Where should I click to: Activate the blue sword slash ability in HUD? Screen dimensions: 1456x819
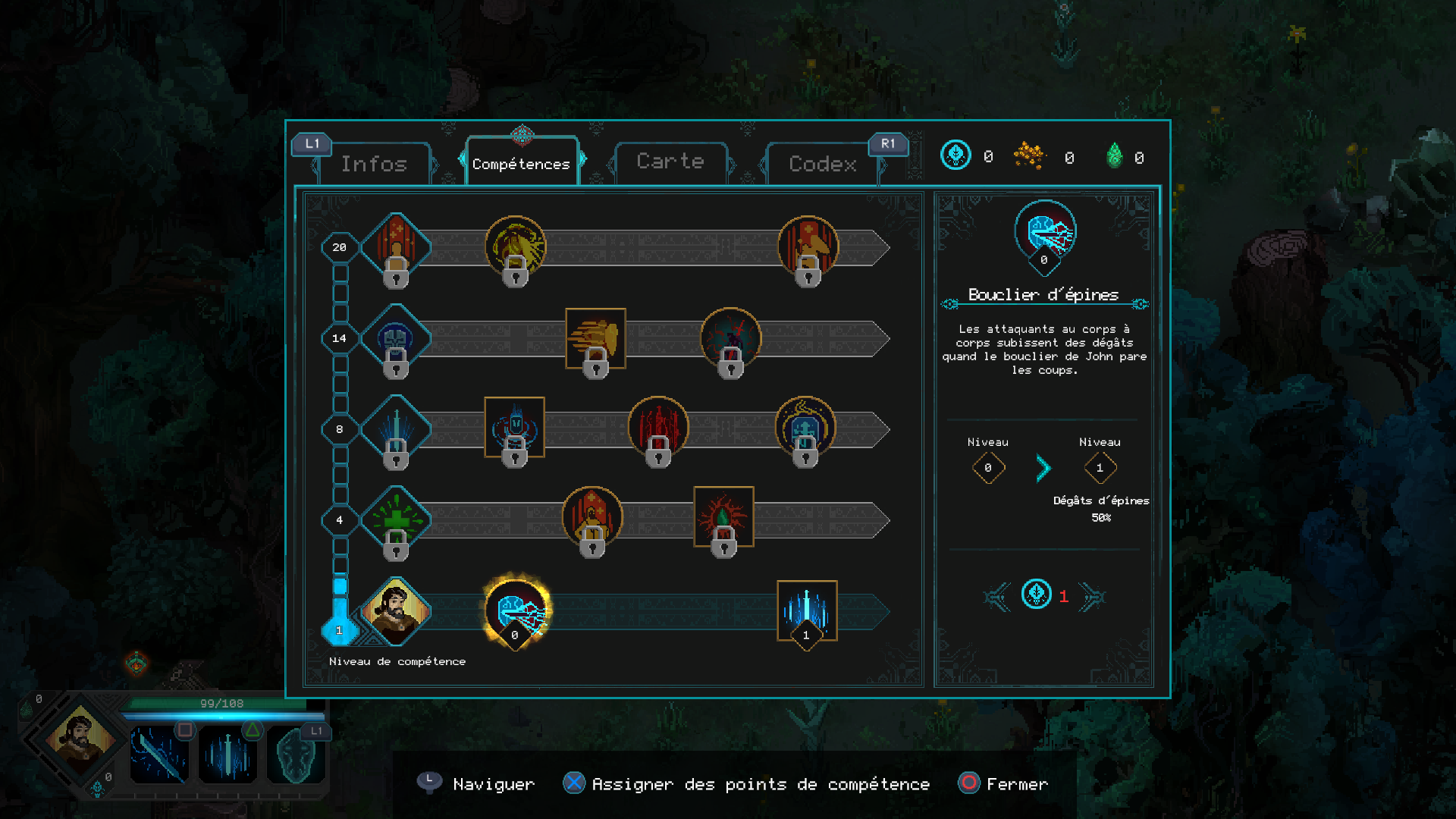tap(159, 755)
